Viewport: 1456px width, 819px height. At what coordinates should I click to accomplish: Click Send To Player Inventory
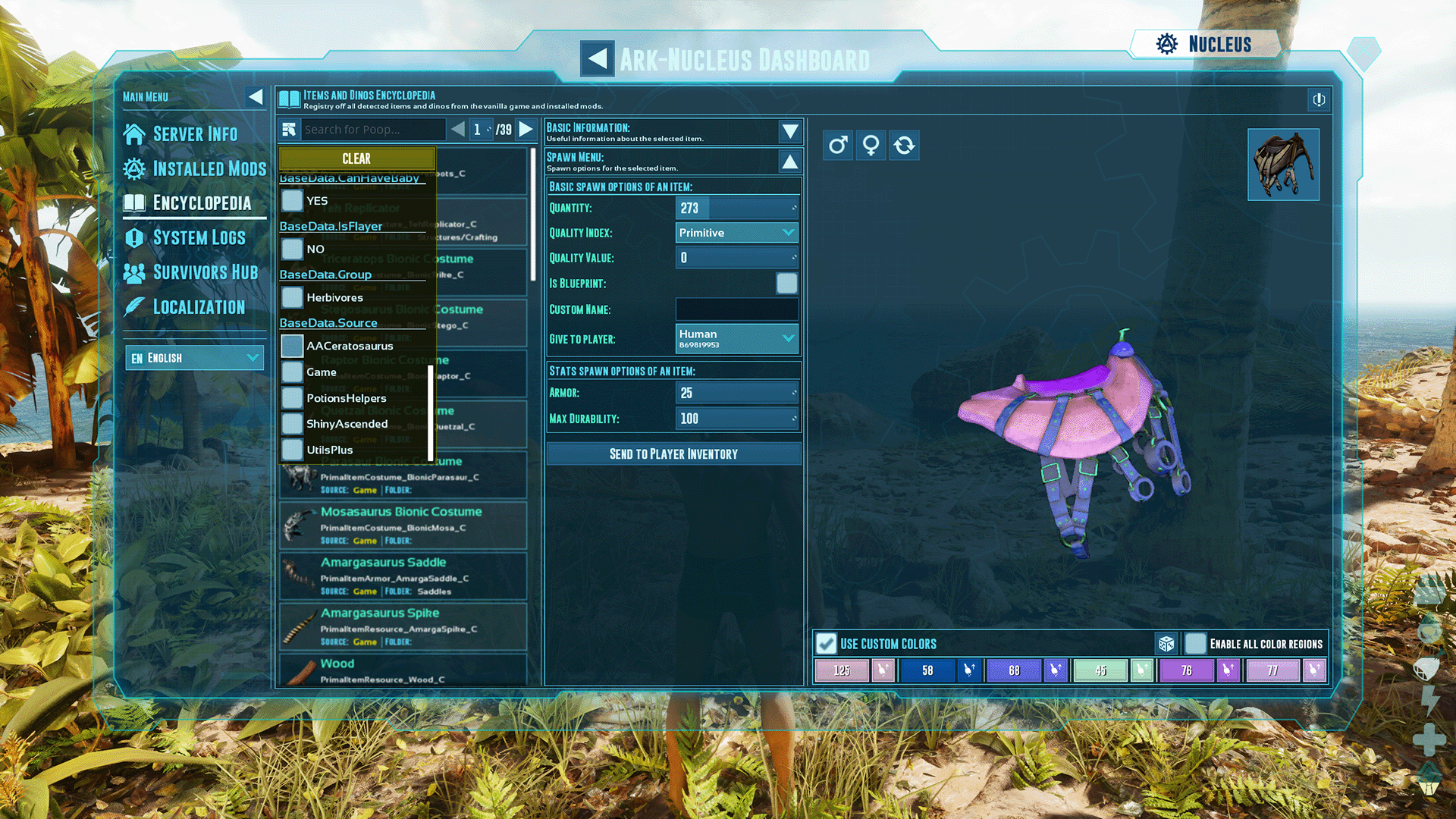coord(673,453)
